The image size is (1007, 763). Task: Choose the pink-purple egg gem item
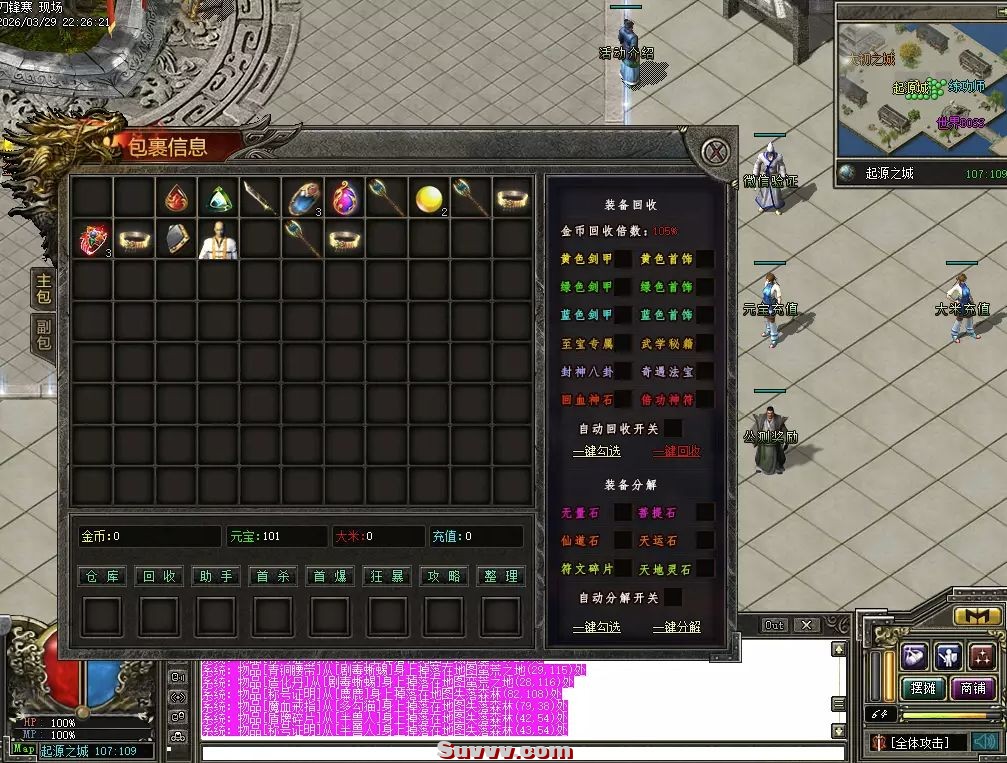(345, 198)
